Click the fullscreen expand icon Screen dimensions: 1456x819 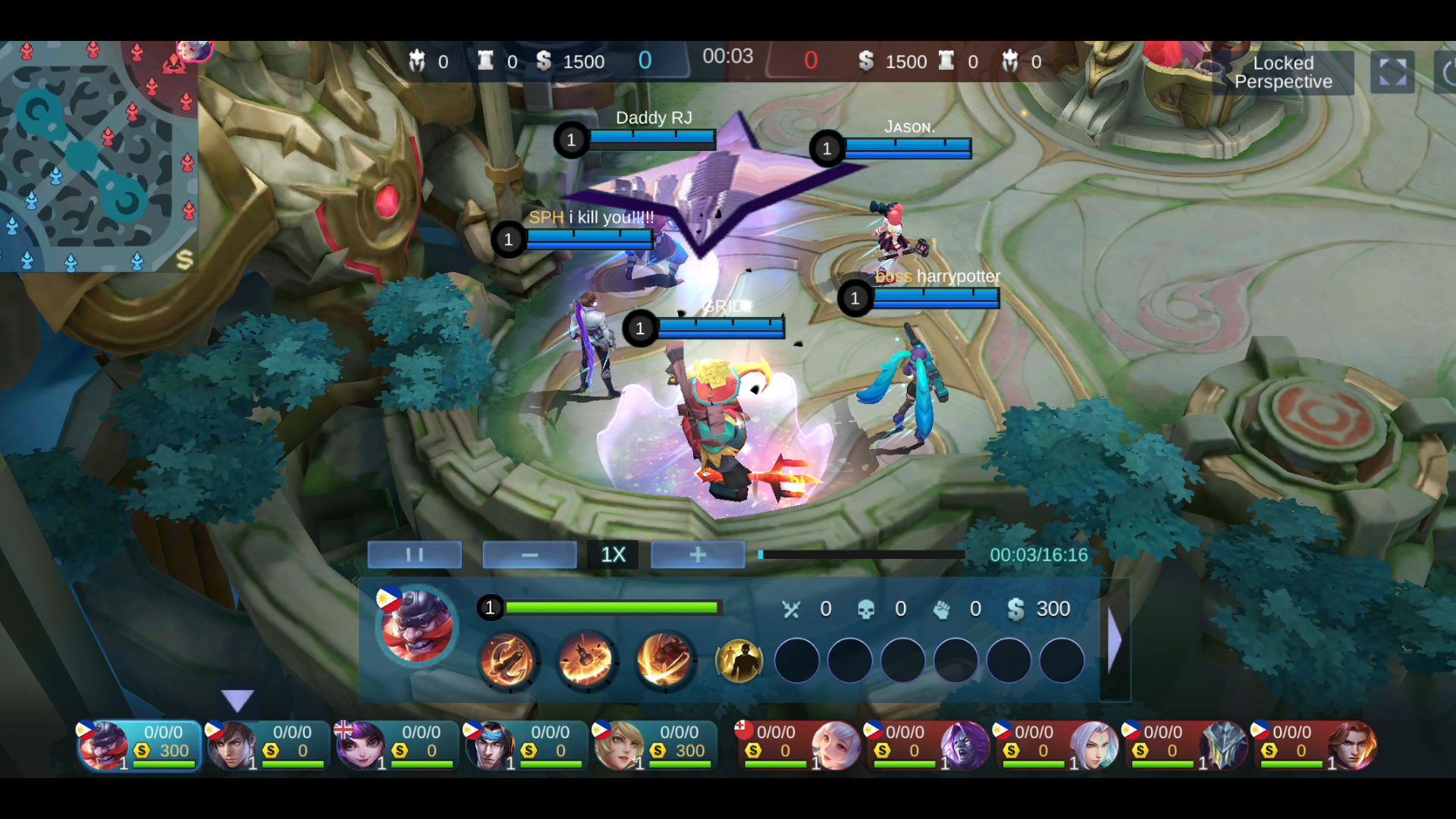1392,73
